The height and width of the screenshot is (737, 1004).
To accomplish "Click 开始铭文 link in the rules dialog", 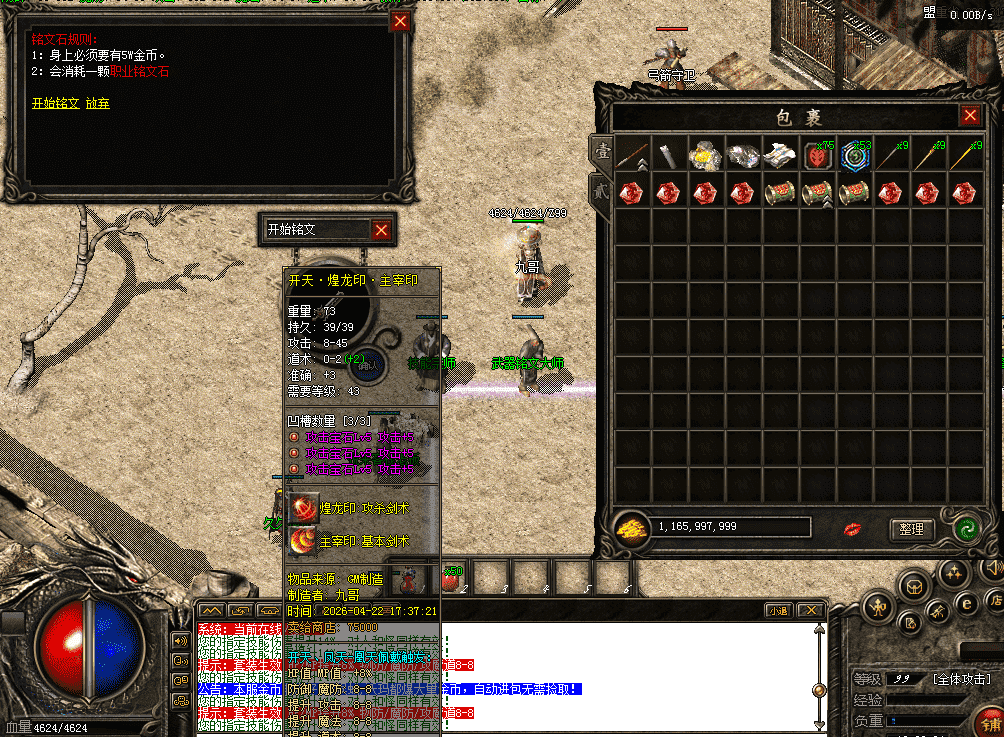I will (x=55, y=103).
